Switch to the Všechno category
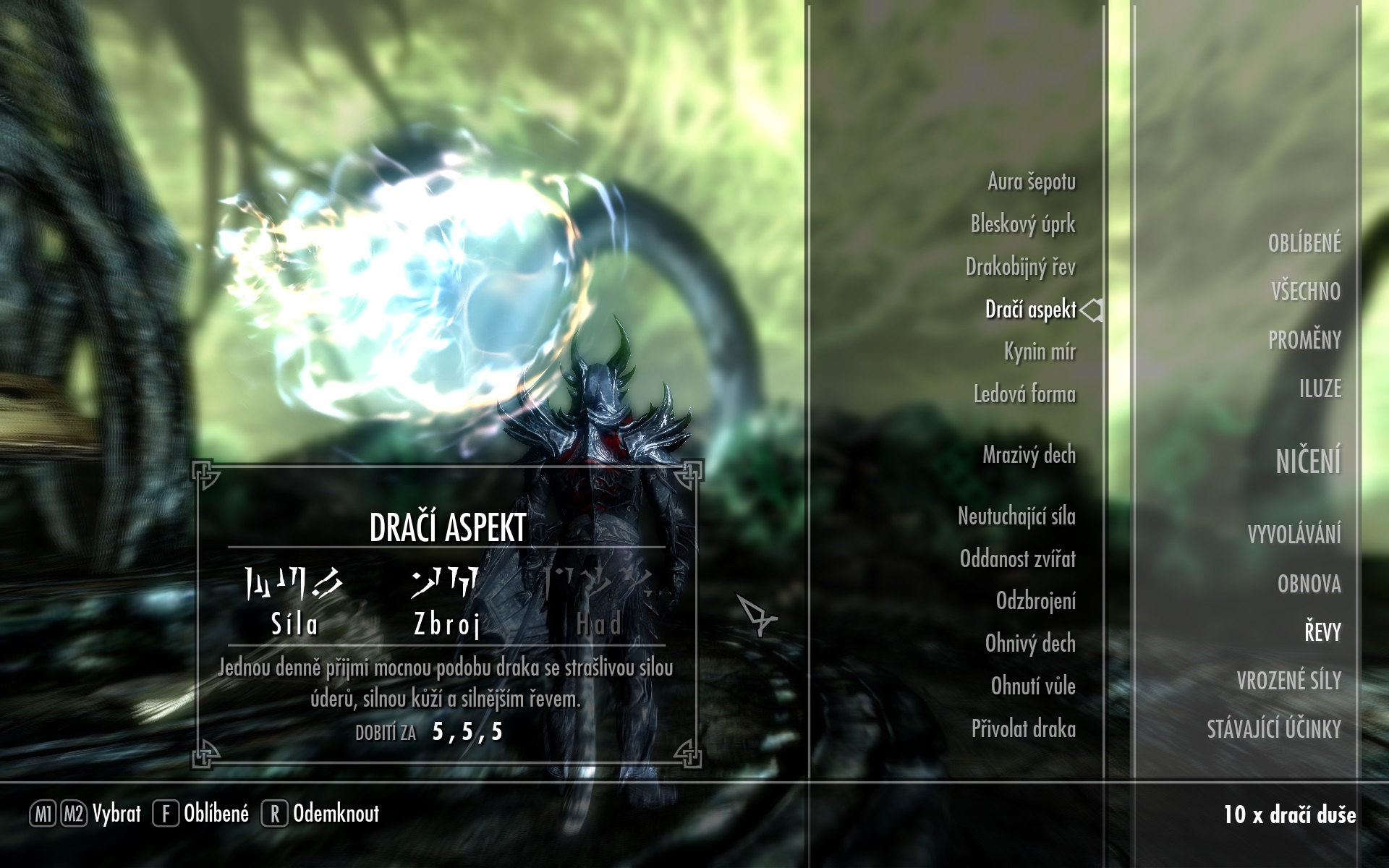Image resolution: width=1389 pixels, height=868 pixels. (x=1306, y=292)
